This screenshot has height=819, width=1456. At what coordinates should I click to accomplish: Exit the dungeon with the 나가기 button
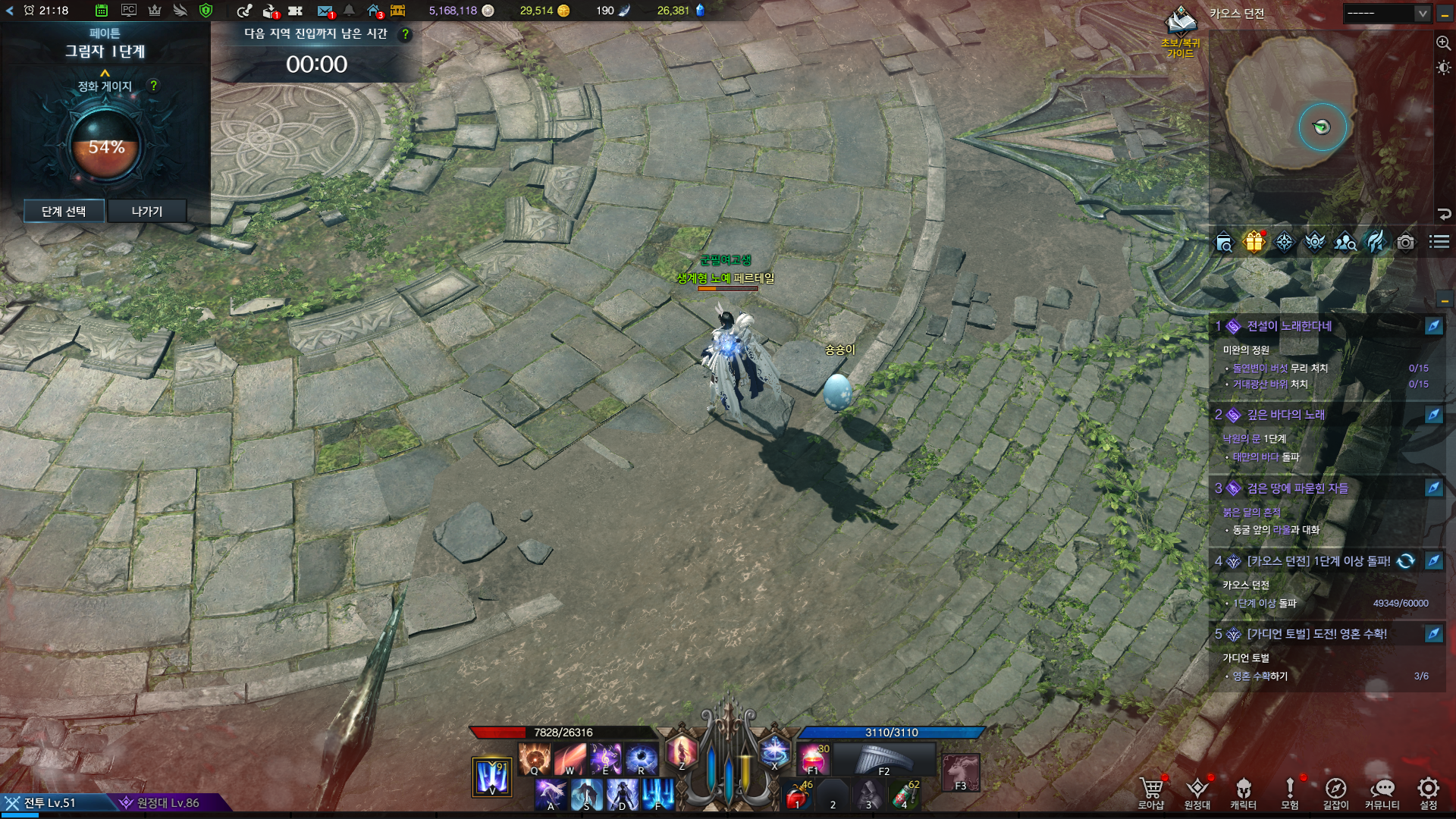tap(147, 211)
